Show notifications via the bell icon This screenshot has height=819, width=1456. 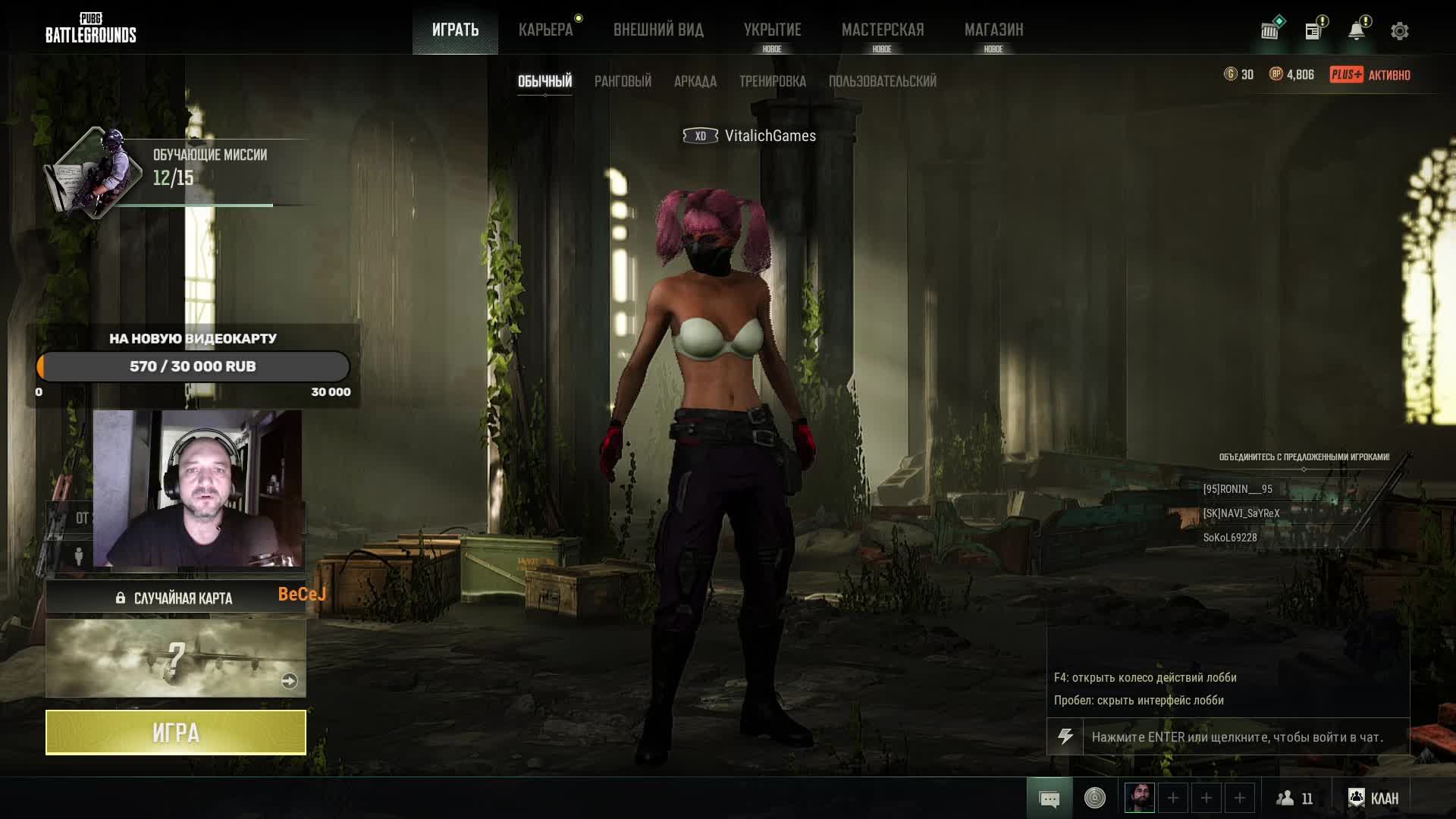[1356, 31]
